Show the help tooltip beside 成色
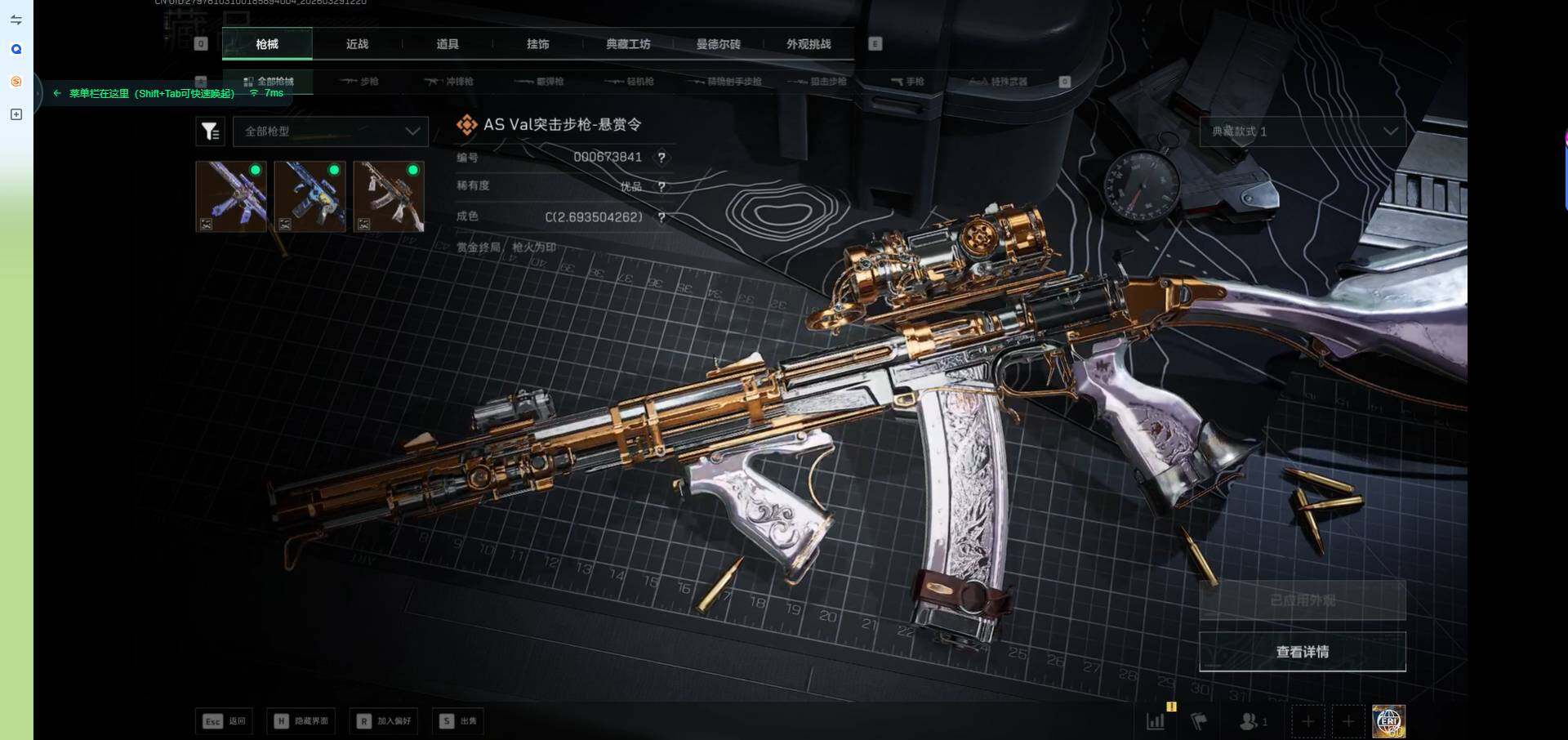The height and width of the screenshot is (740, 1568). 661,217
